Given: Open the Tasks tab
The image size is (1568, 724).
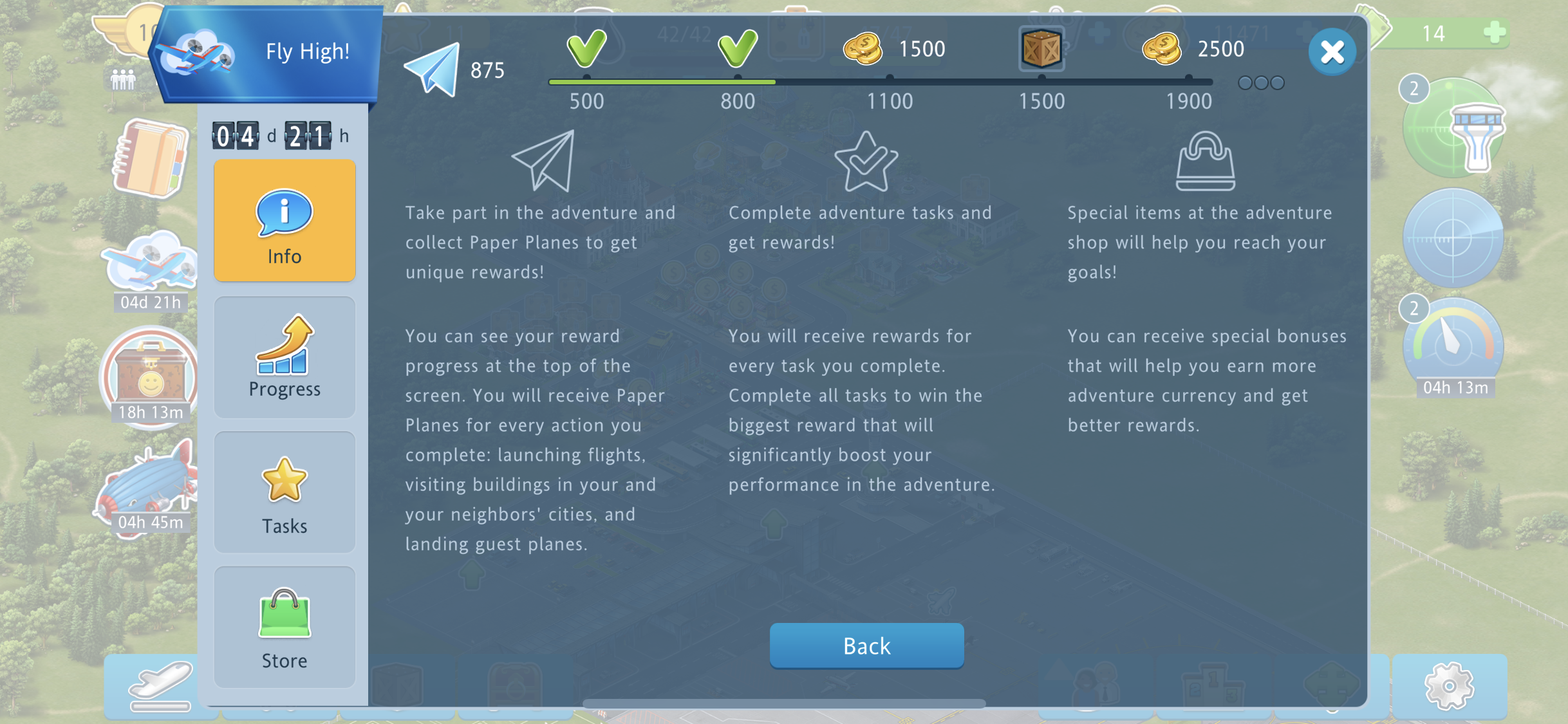Looking at the screenshot, I should 285,493.
